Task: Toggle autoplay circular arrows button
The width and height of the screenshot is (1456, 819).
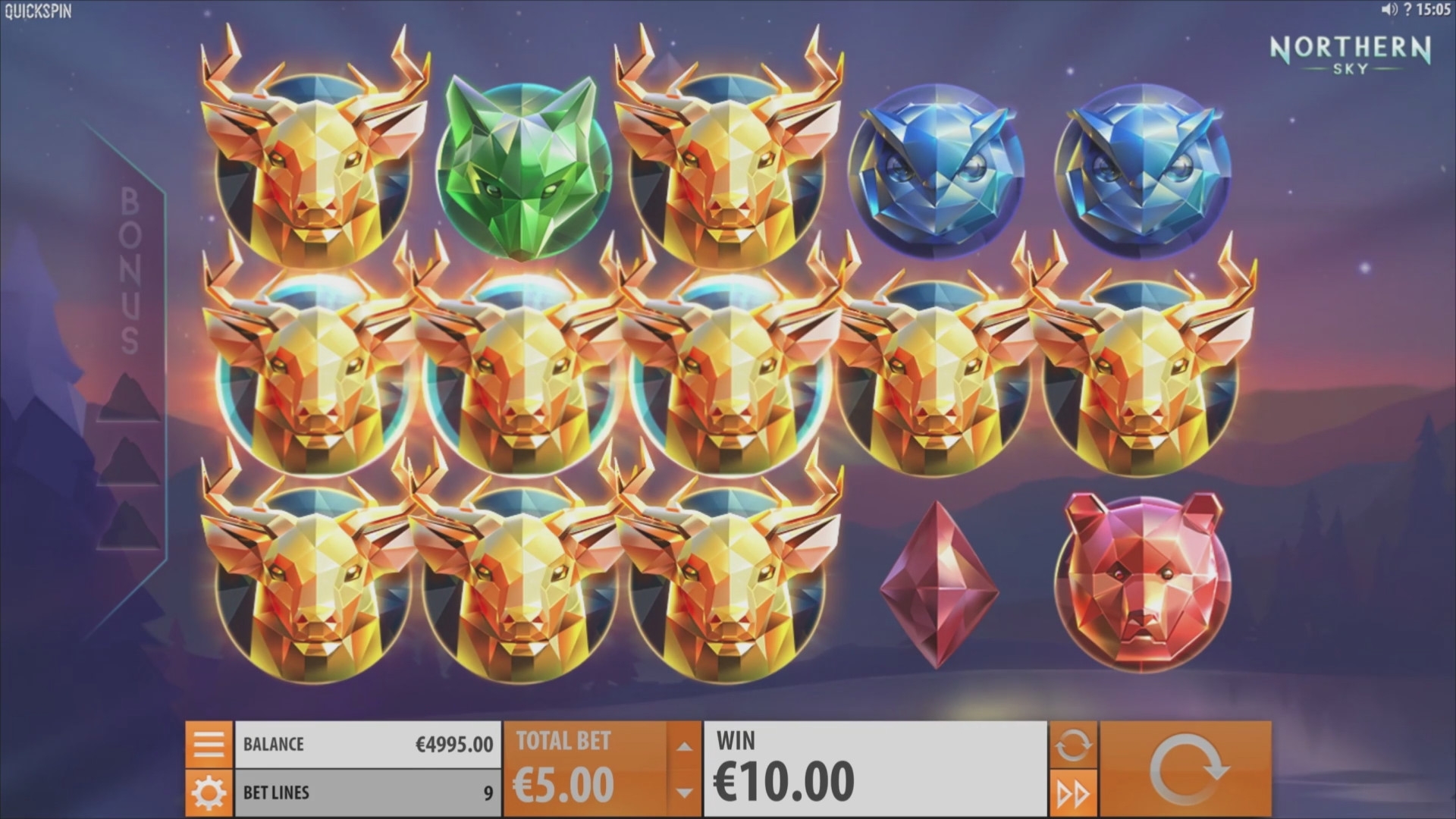Action: (1072, 745)
